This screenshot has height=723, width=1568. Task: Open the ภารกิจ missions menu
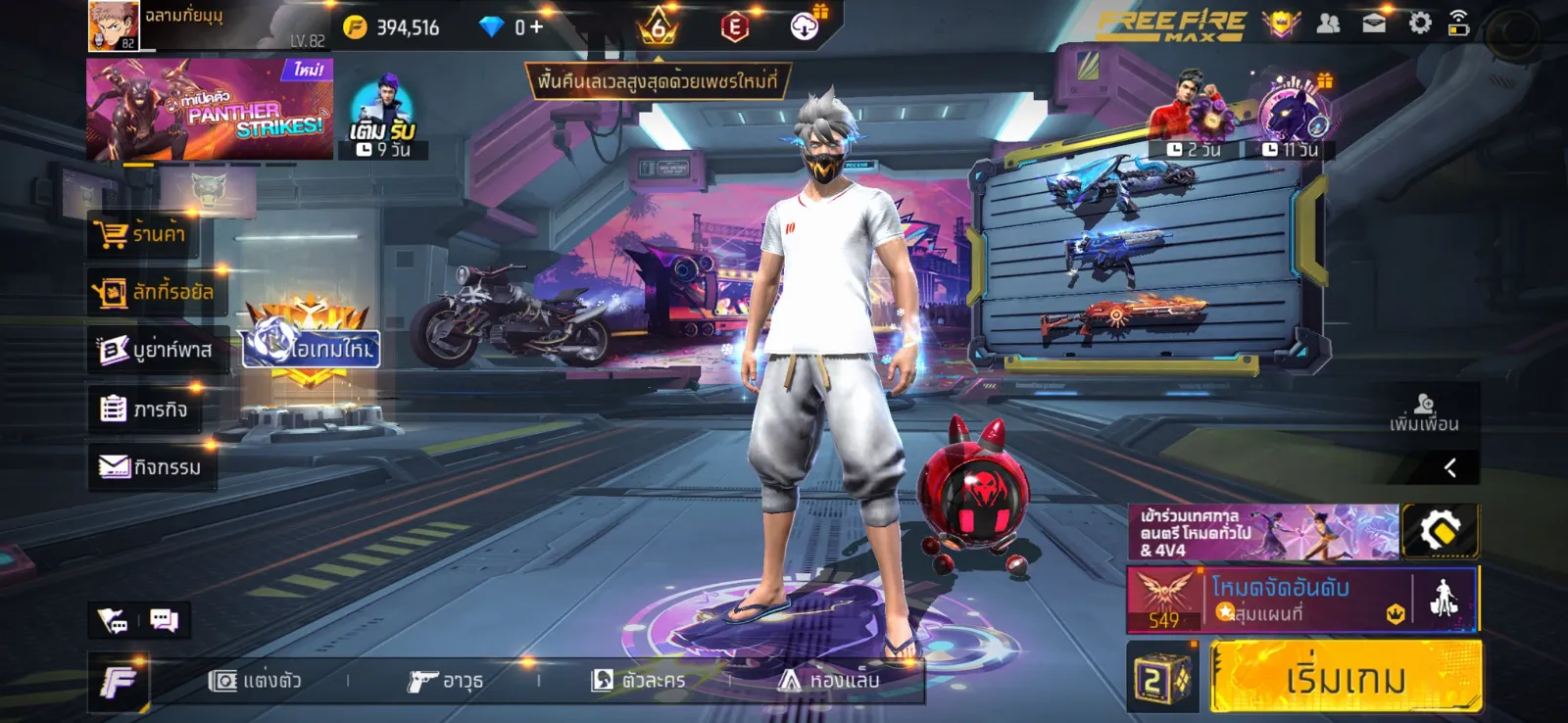144,409
